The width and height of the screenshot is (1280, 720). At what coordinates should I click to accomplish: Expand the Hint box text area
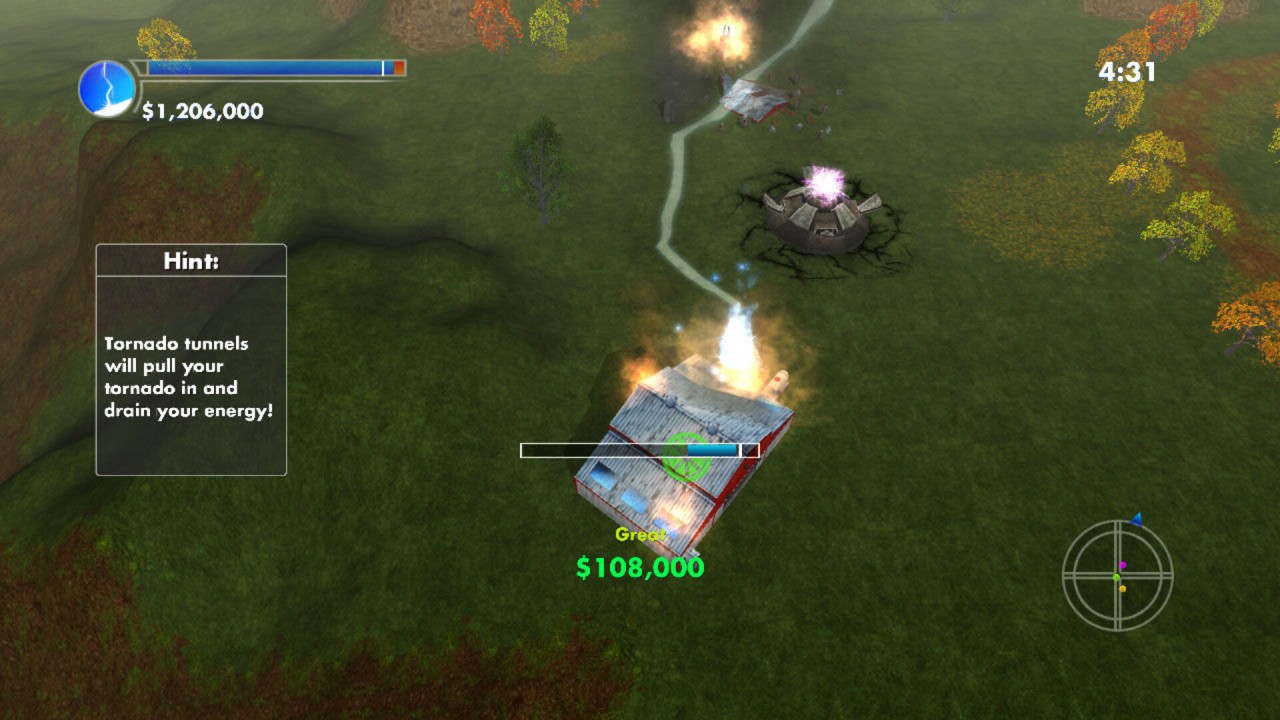[189, 375]
